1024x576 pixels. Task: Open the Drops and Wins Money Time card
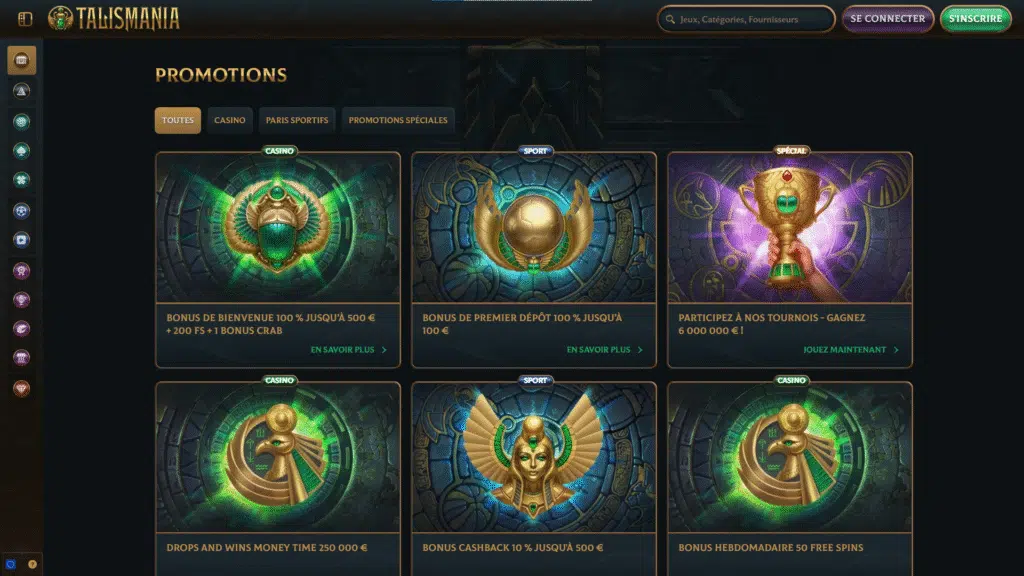pyautogui.click(x=278, y=470)
